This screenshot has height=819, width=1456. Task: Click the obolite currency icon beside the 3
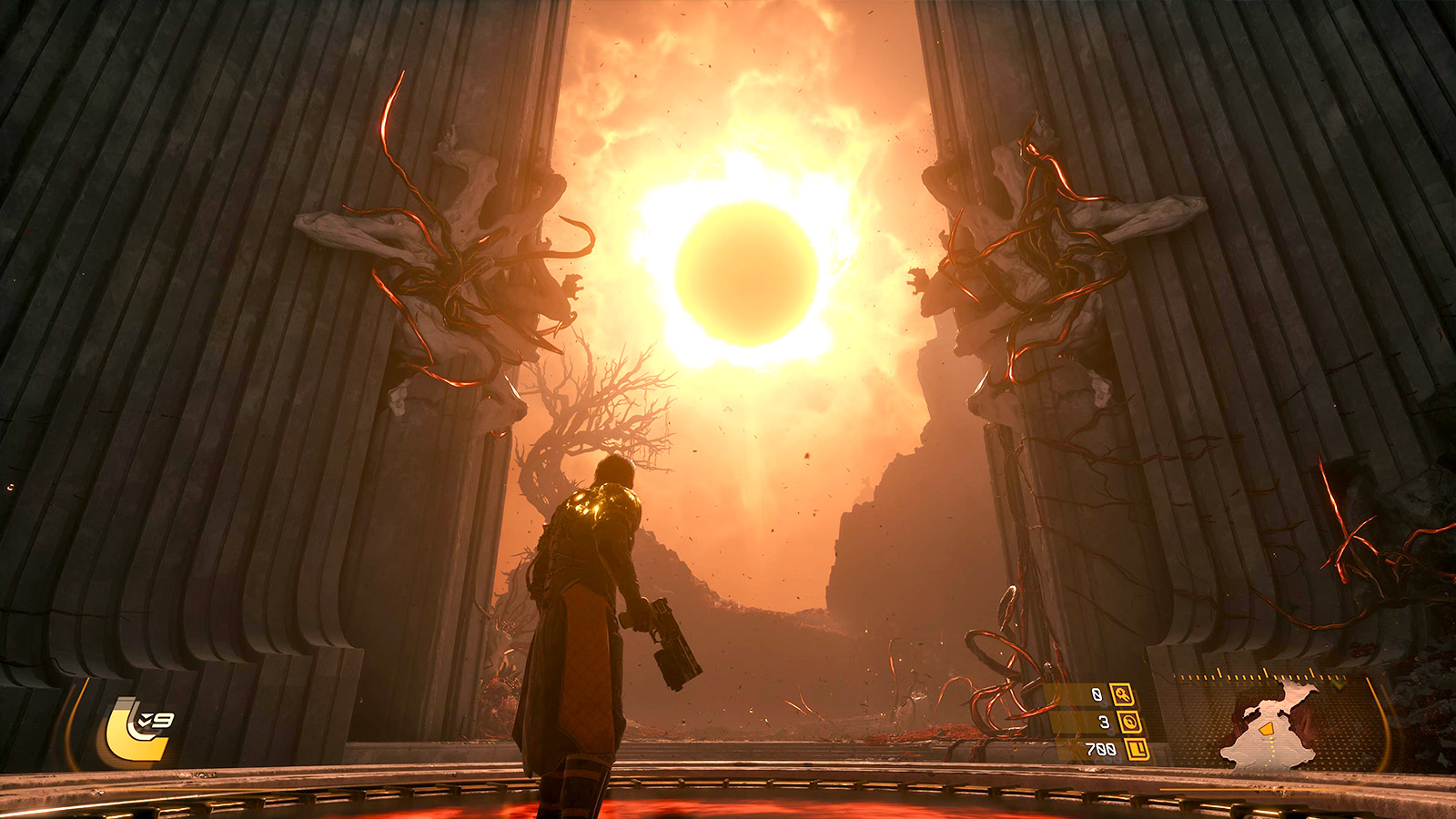[x=1132, y=723]
